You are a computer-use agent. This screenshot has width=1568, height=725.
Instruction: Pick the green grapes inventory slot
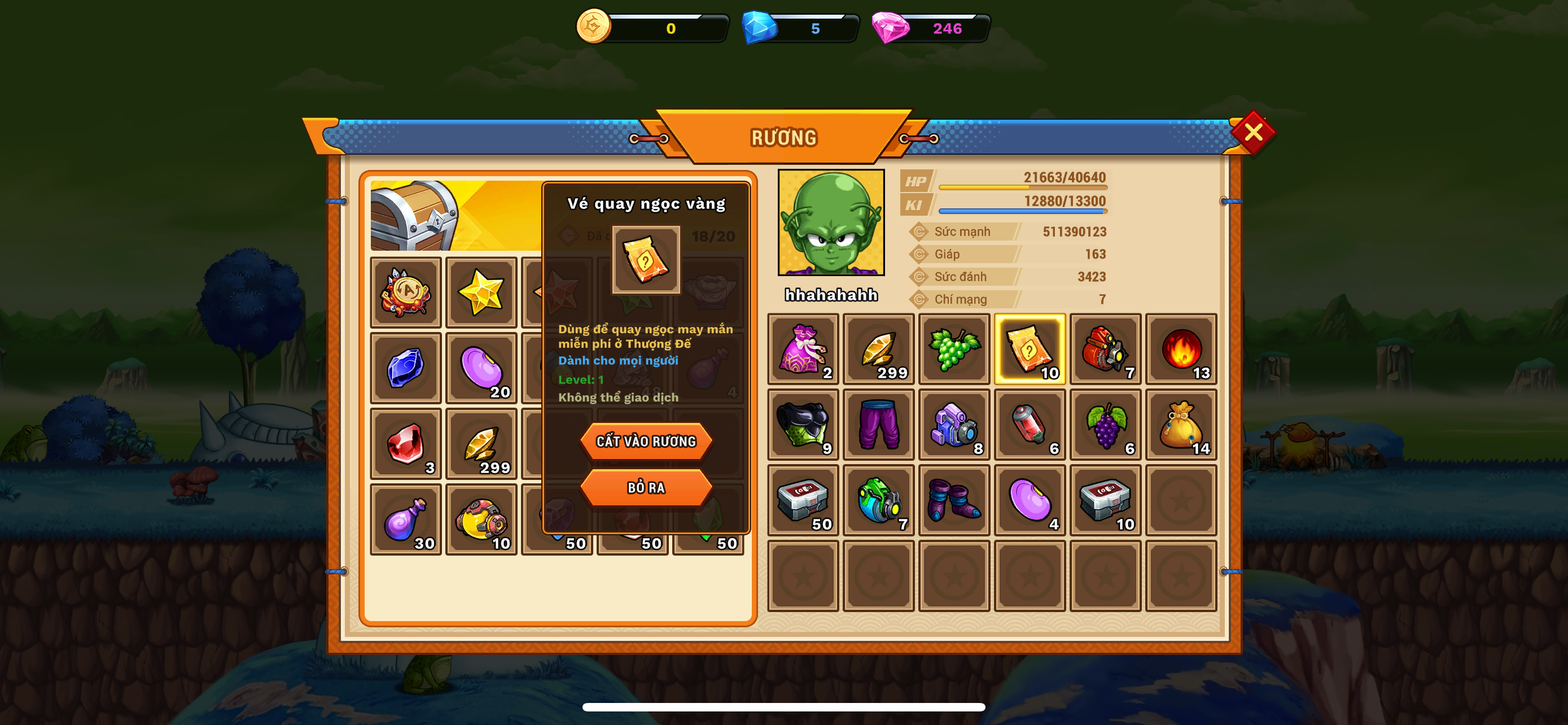(x=954, y=350)
